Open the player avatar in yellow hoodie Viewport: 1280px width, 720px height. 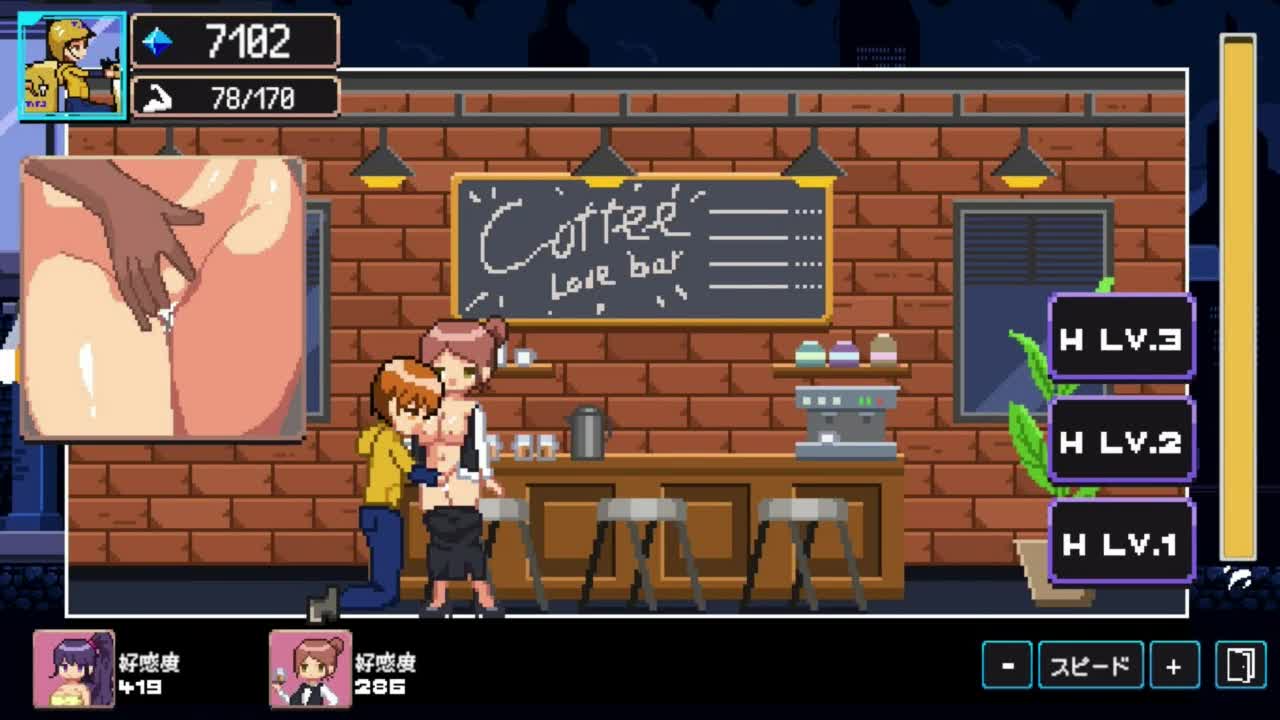click(72, 66)
